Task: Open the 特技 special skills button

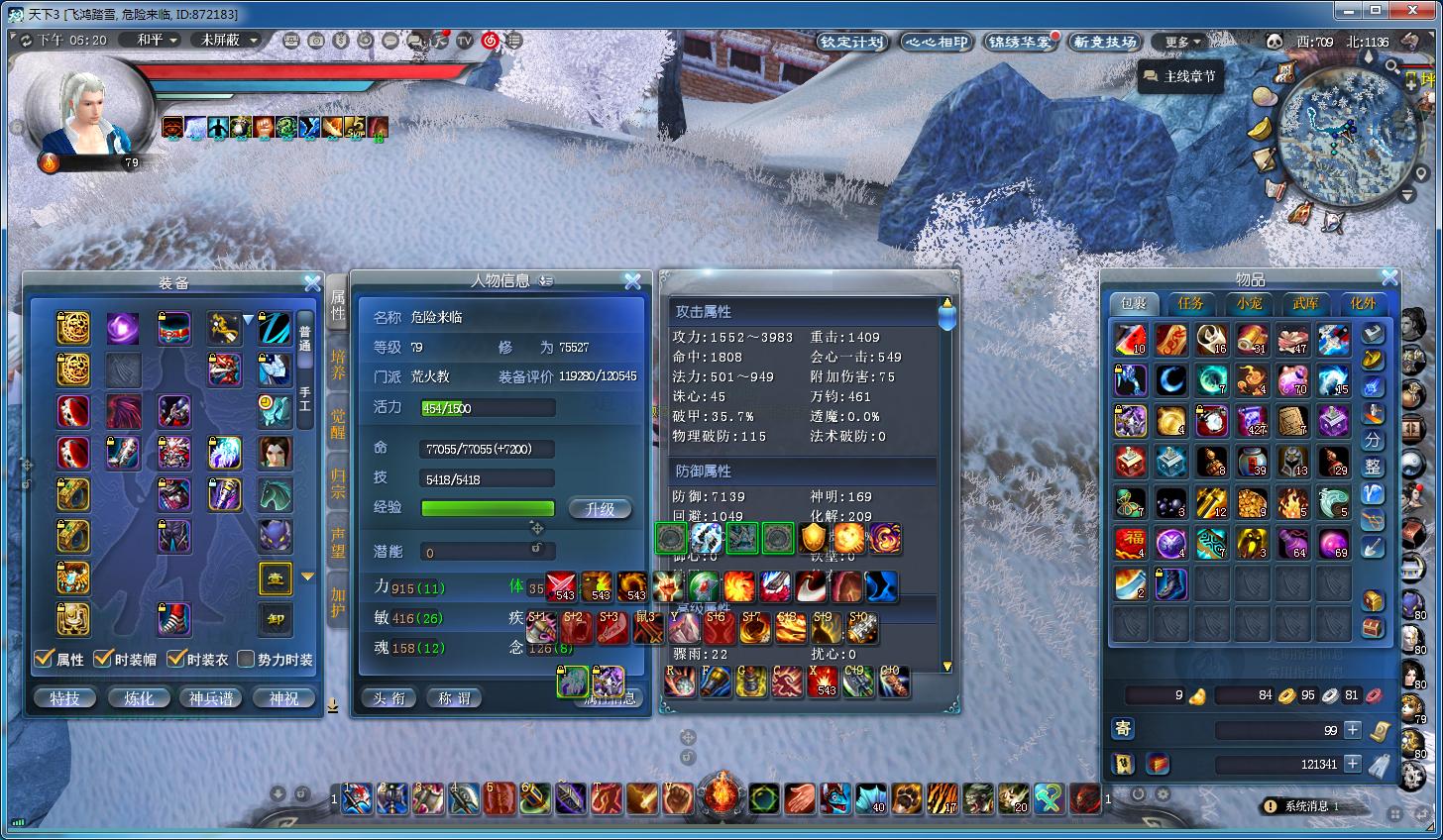Action: pyautogui.click(x=64, y=698)
